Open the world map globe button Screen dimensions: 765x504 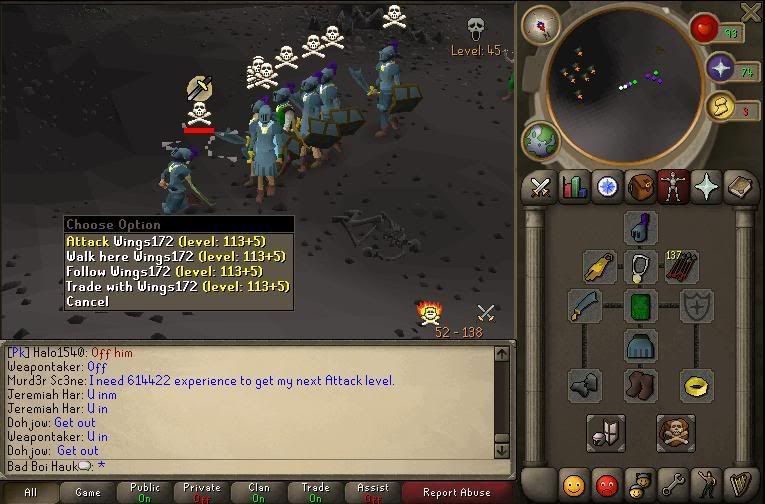(x=539, y=140)
